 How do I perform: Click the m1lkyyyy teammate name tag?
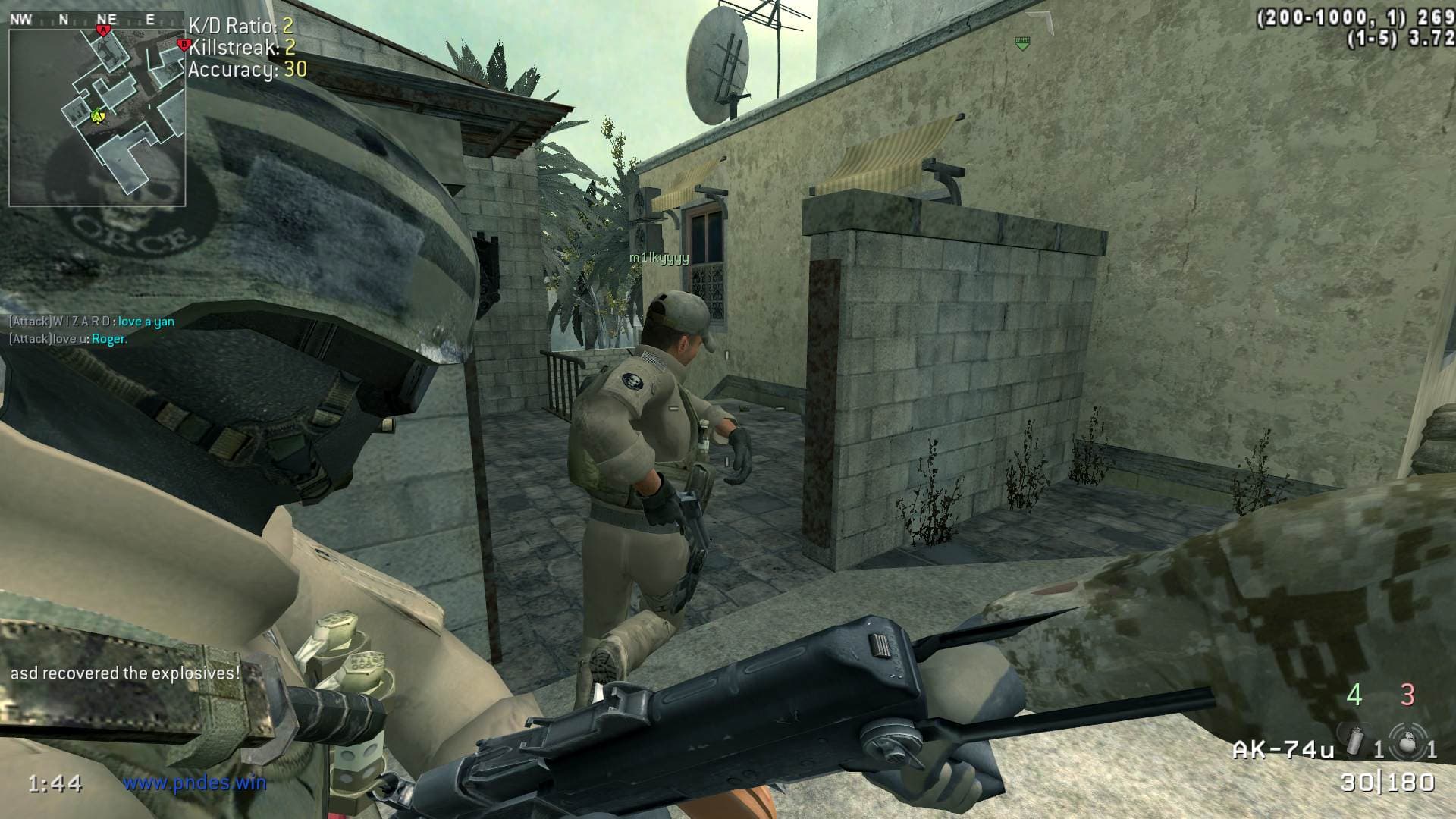click(x=659, y=258)
